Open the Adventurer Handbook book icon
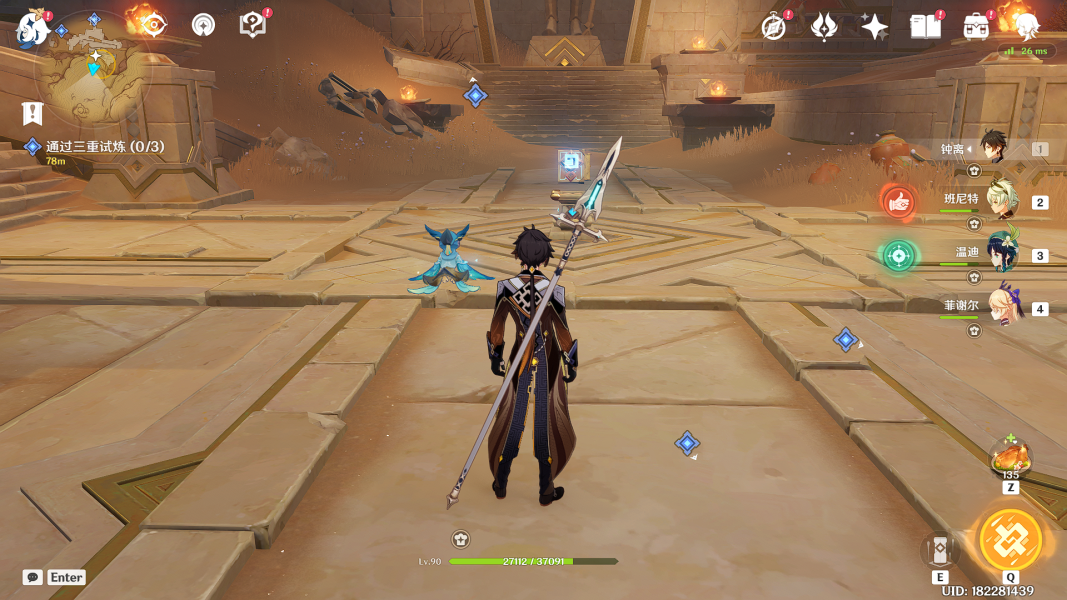The width and height of the screenshot is (1067, 600). point(925,27)
